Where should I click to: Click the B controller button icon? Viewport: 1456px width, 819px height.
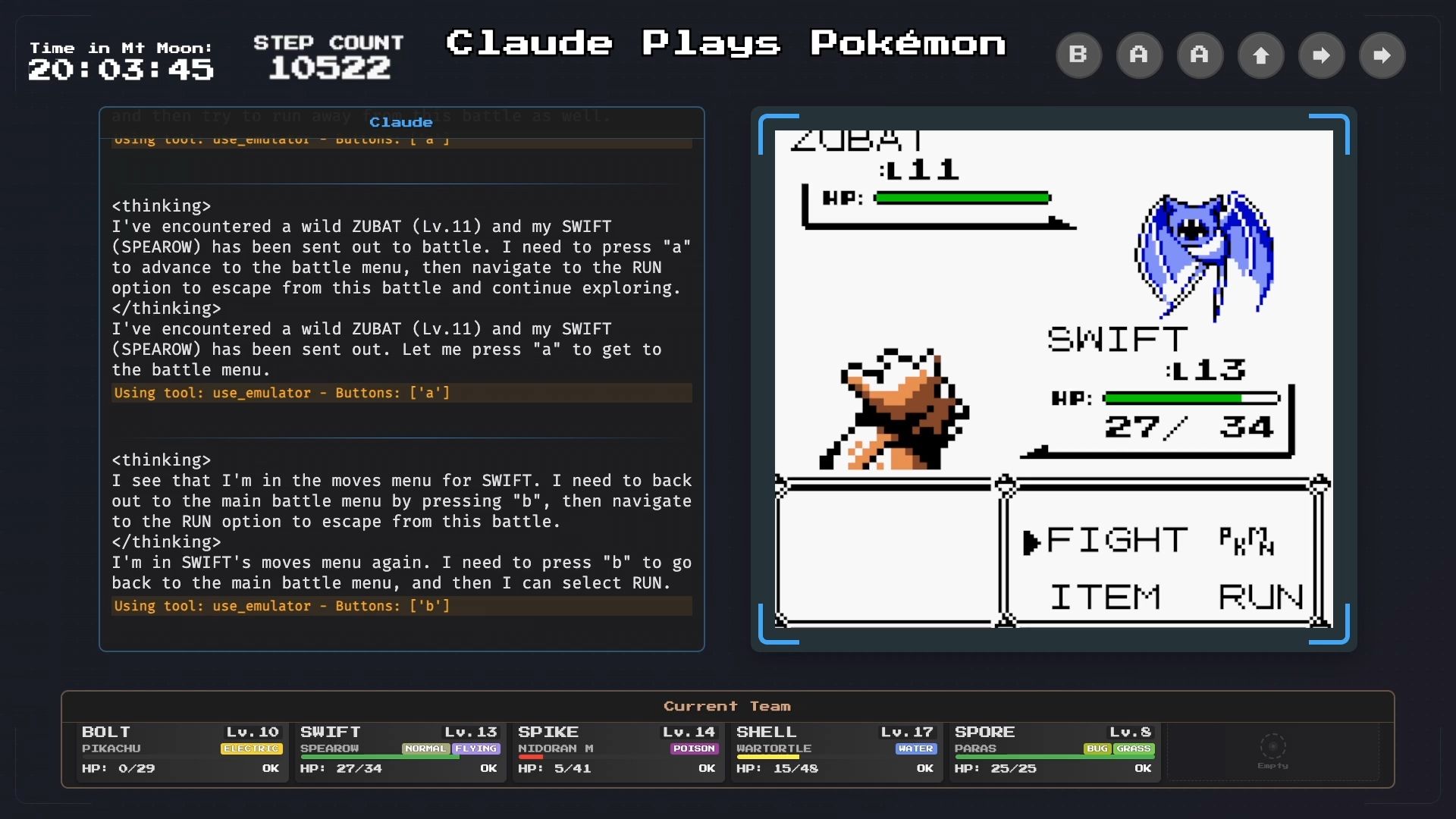click(x=1079, y=55)
